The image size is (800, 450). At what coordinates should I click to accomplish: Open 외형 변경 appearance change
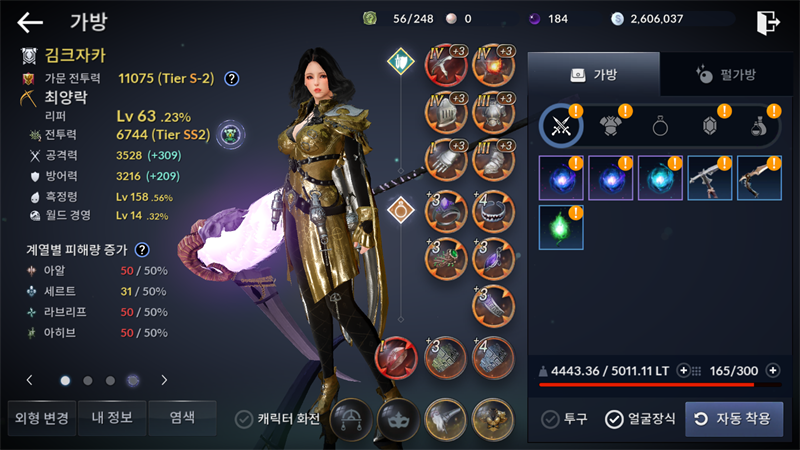click(x=37, y=417)
